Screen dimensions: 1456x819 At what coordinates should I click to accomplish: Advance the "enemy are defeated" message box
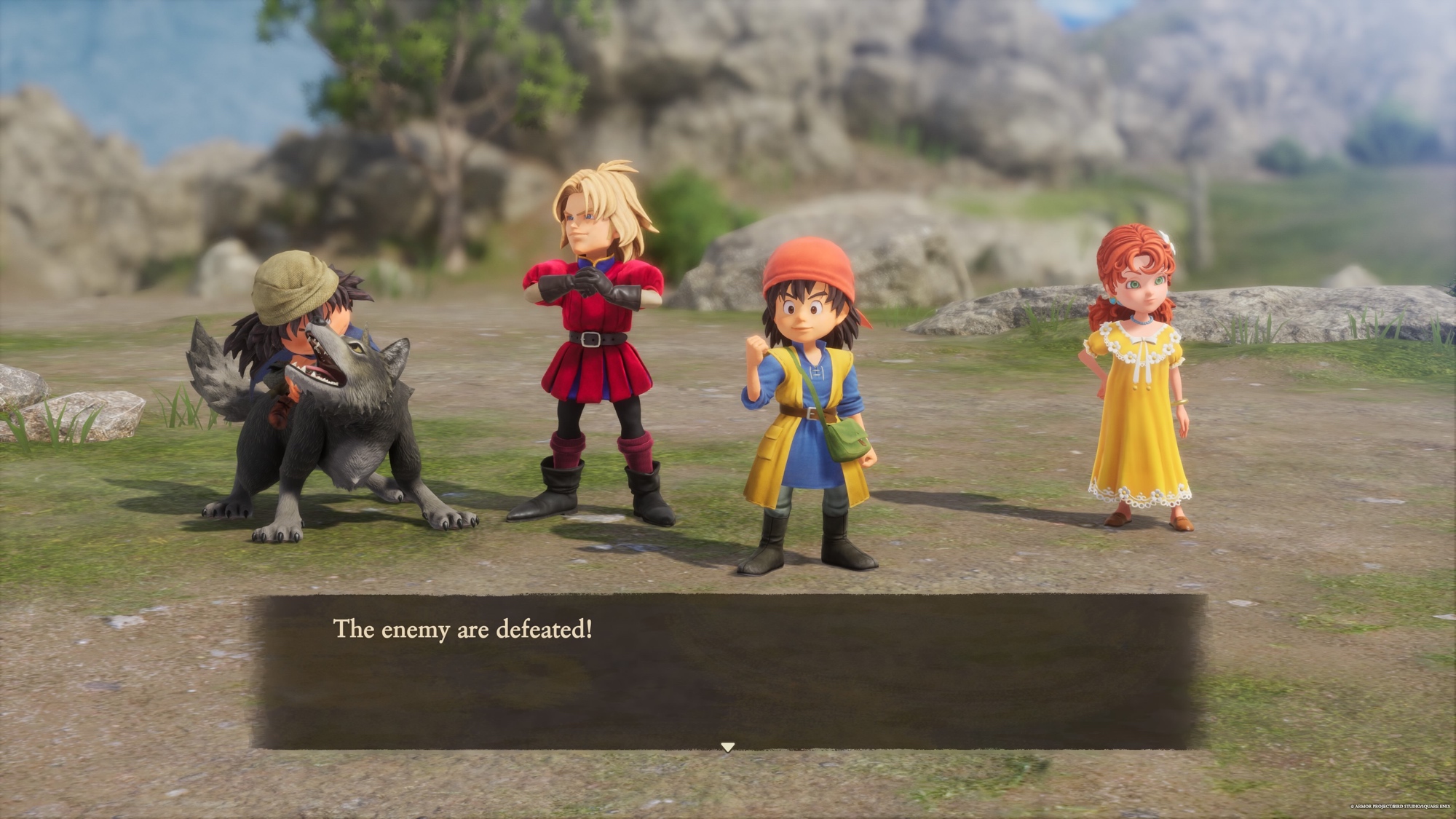728,670
